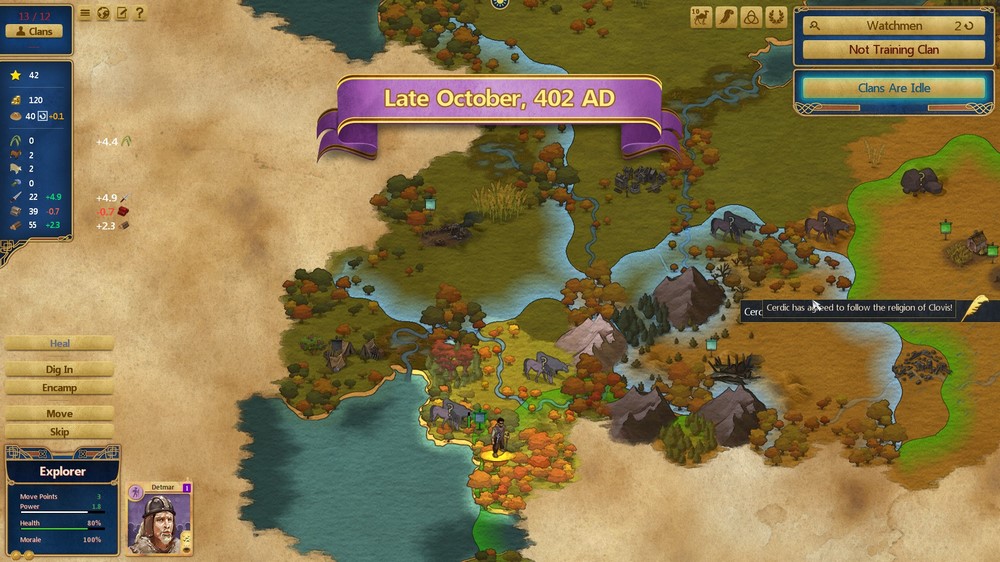Select the Encamp action
Viewport: 1000px width, 562px height.
coord(60,388)
